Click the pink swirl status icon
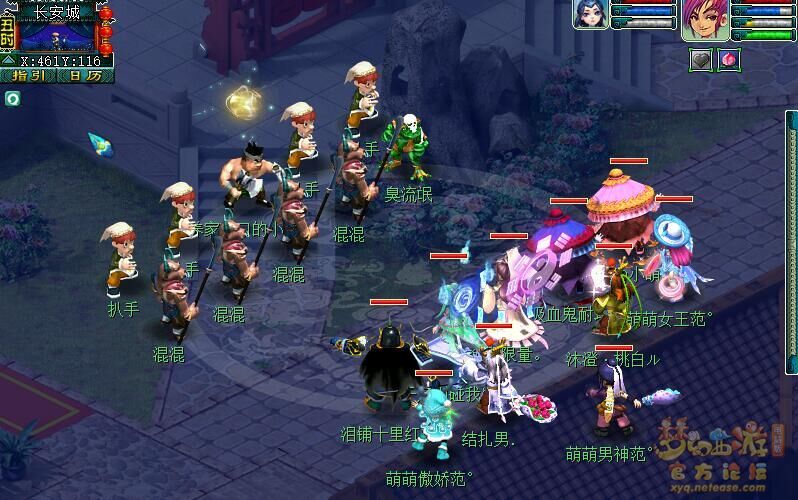Image resolution: width=798 pixels, height=500 pixels. 728,59
